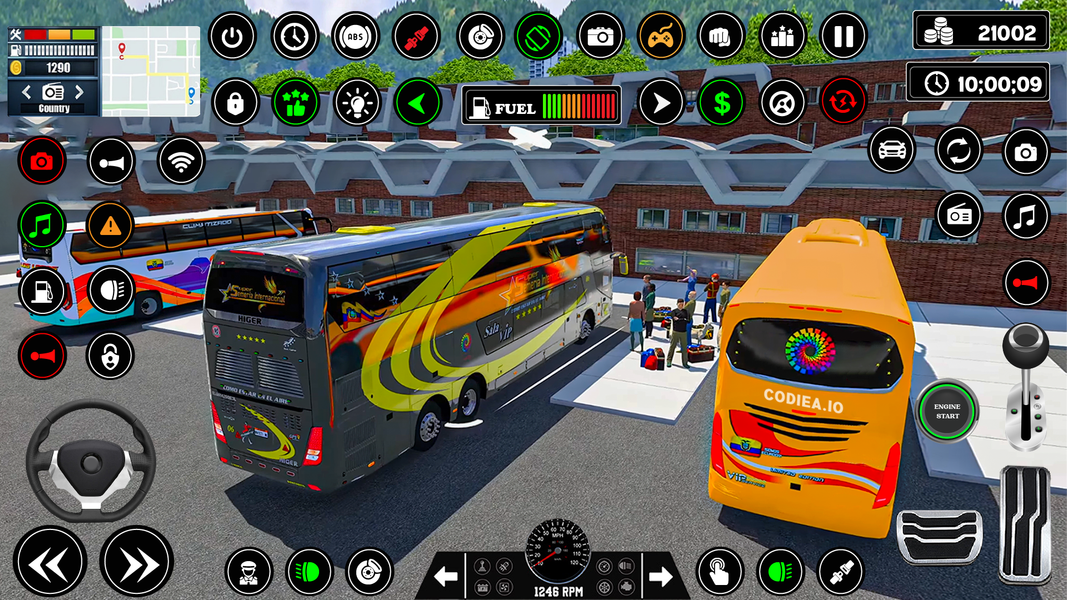Turn on the orange hazard warning lights
Image resolution: width=1067 pixels, height=600 pixels.
[110, 224]
